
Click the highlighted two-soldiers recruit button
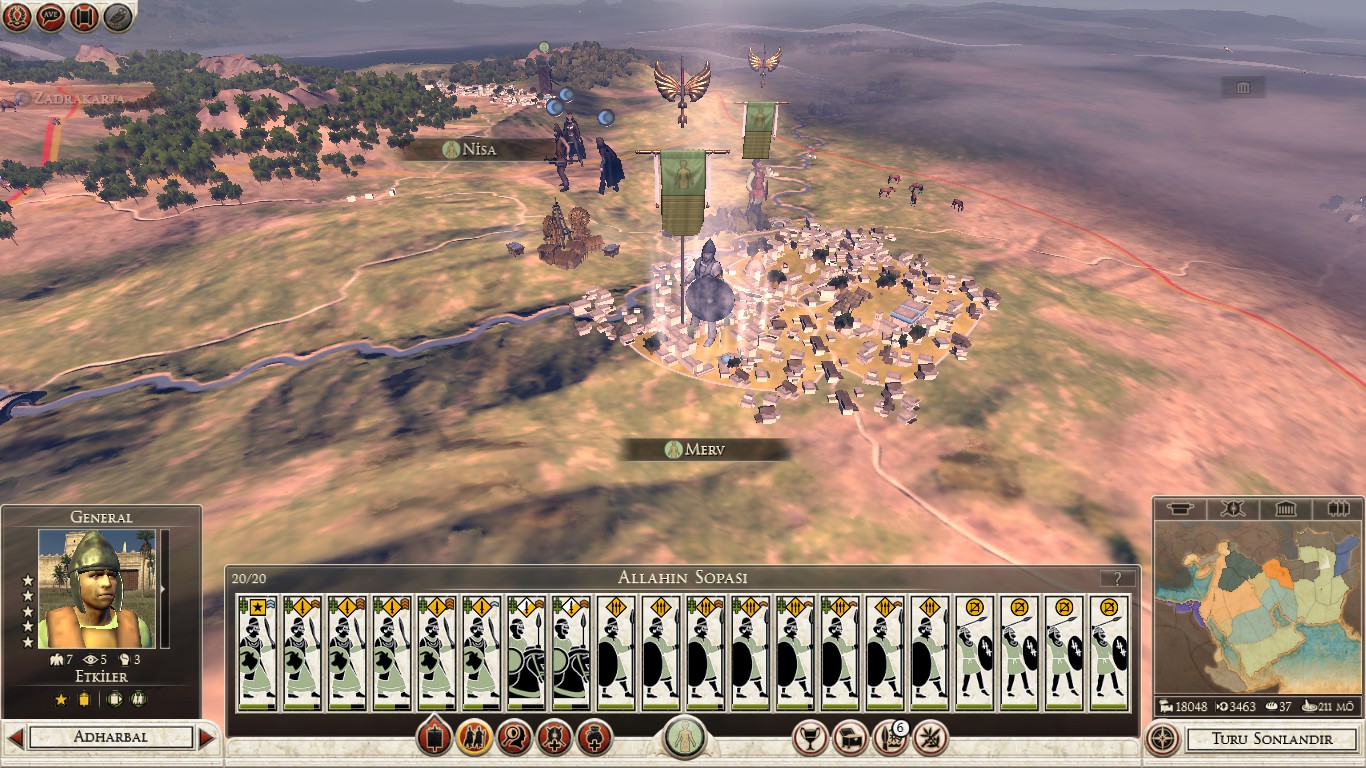click(x=474, y=738)
